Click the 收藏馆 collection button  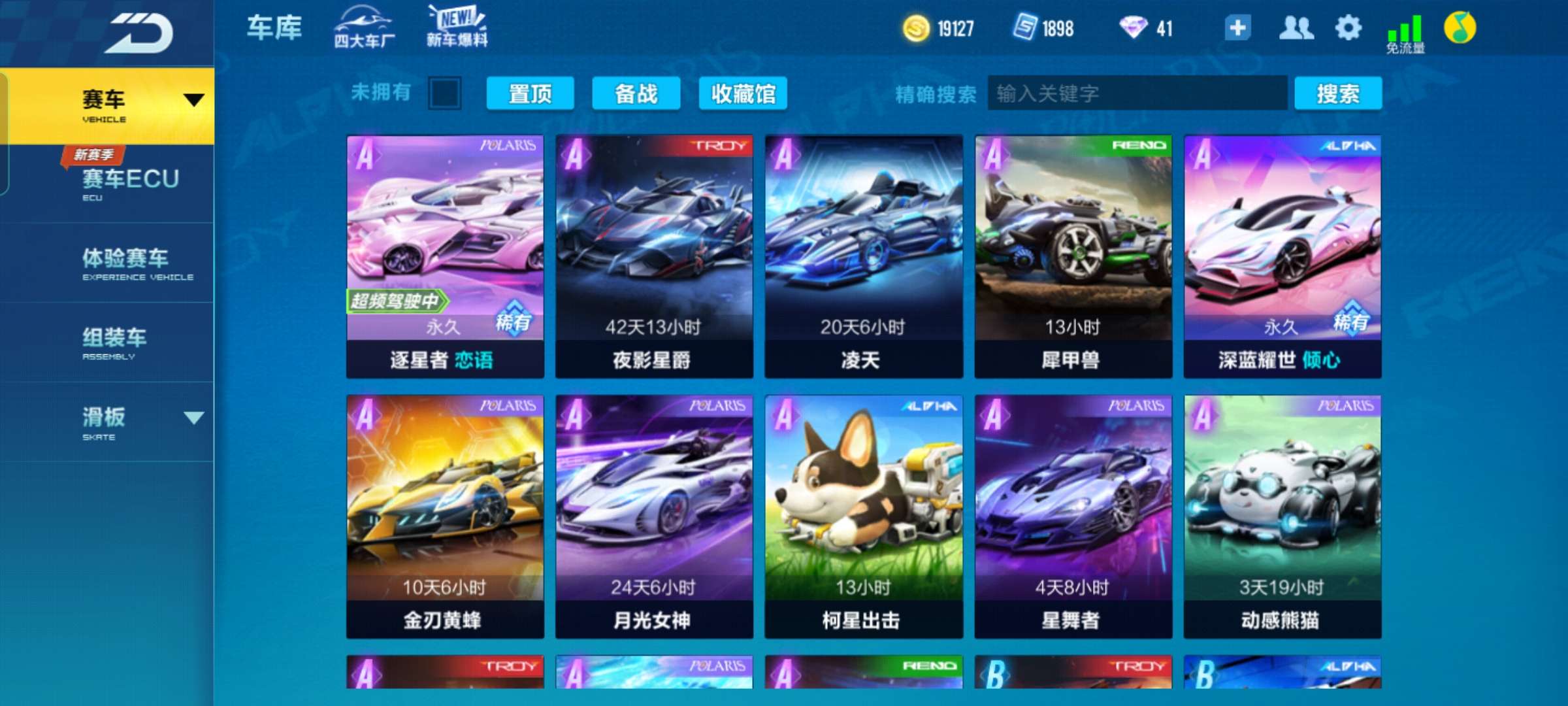[x=743, y=93]
